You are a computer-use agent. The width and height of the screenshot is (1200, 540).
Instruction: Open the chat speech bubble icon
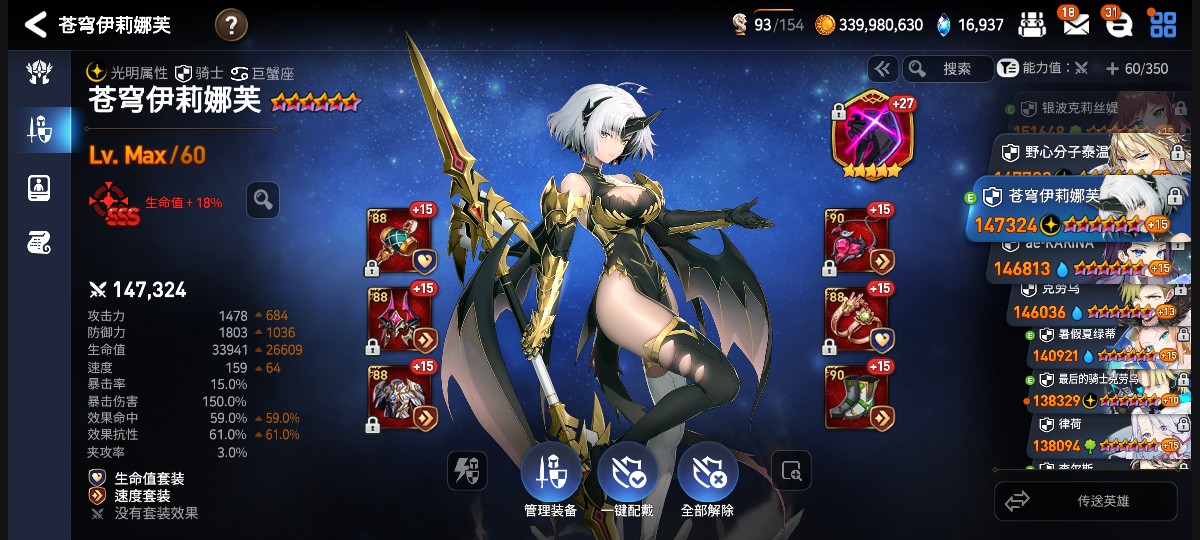pyautogui.click(x=1118, y=25)
